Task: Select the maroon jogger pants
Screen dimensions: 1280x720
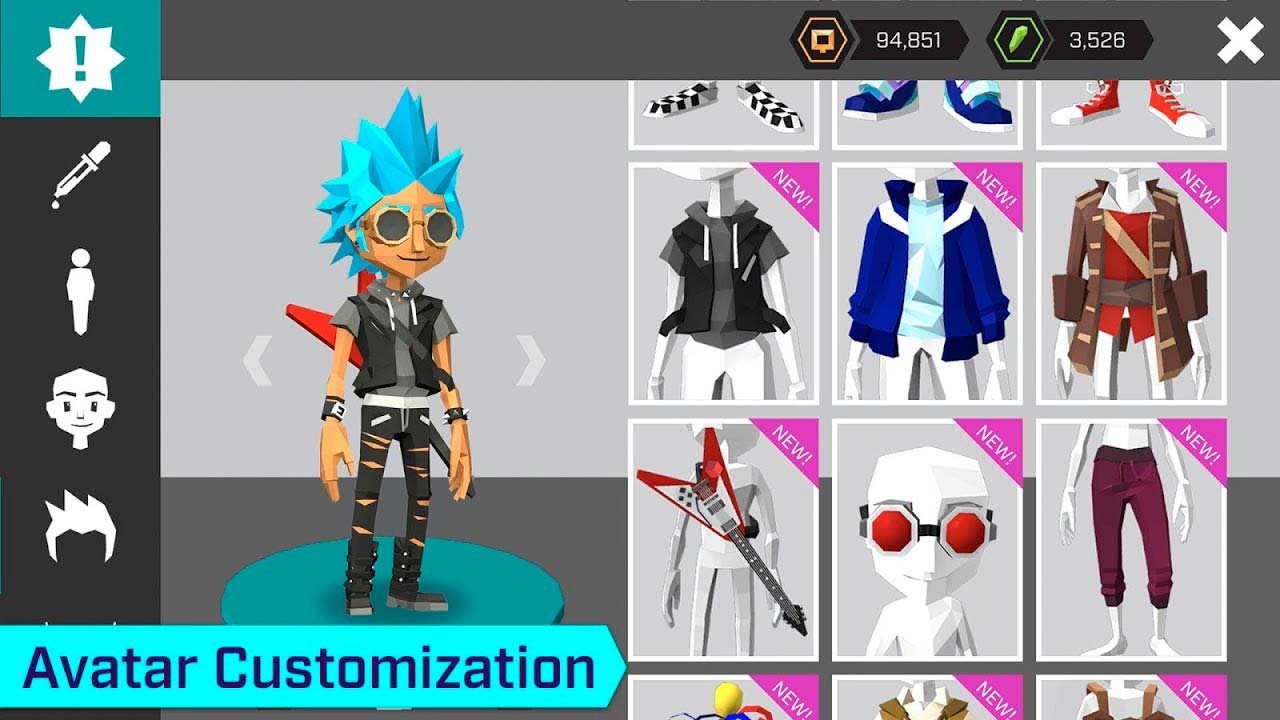Action: click(x=1131, y=539)
